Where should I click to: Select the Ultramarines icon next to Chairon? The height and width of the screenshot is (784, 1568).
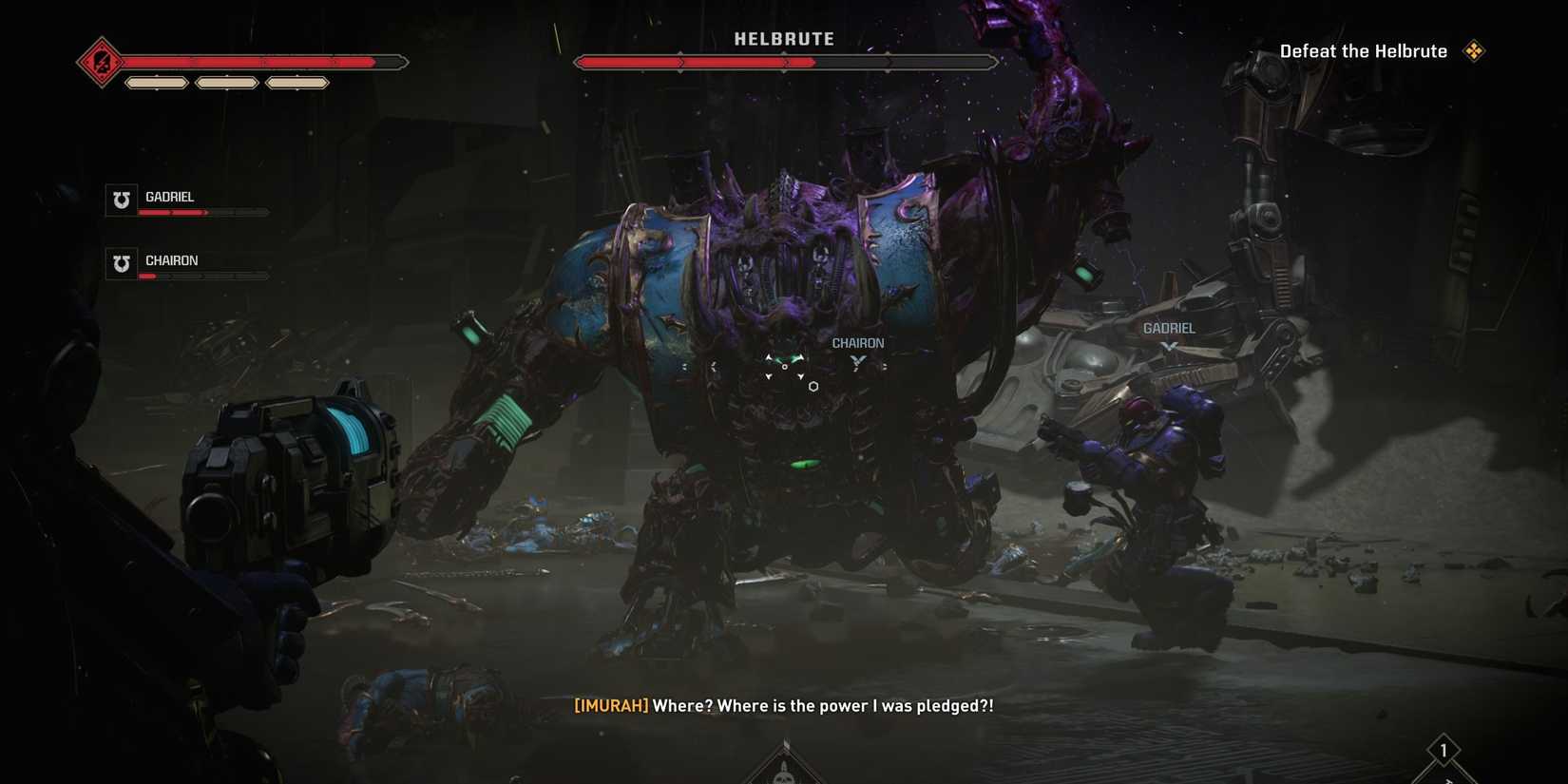pyautogui.click(x=120, y=263)
